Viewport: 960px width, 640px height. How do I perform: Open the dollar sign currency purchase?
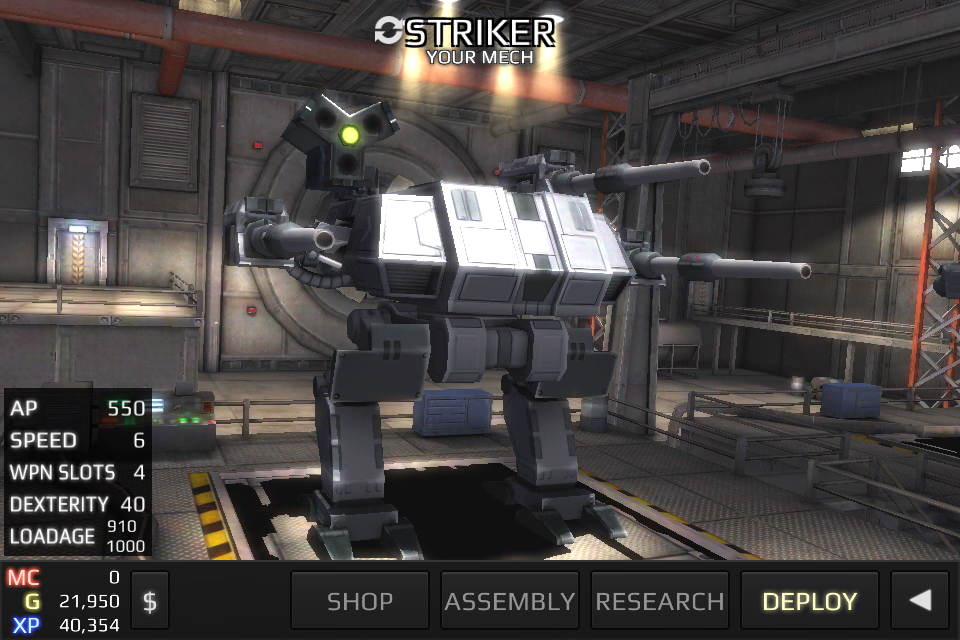150,601
